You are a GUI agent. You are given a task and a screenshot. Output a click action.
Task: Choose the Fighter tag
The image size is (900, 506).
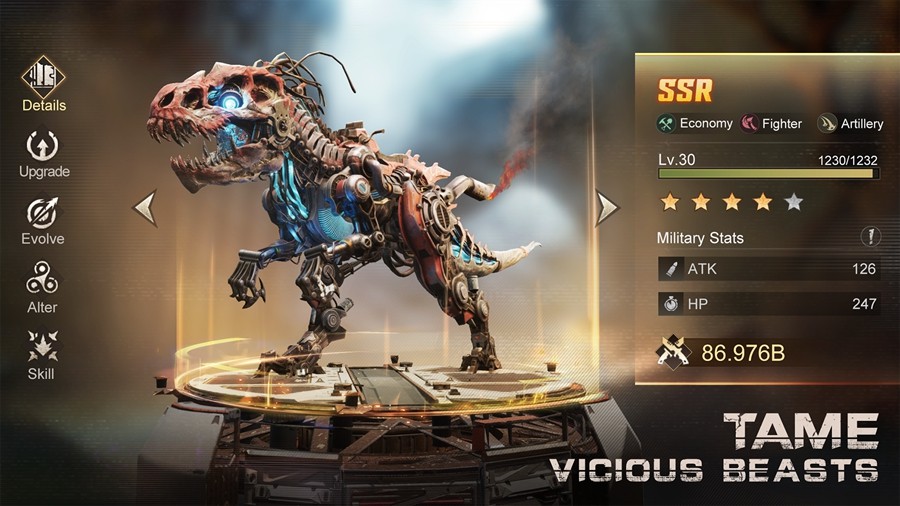(771, 124)
